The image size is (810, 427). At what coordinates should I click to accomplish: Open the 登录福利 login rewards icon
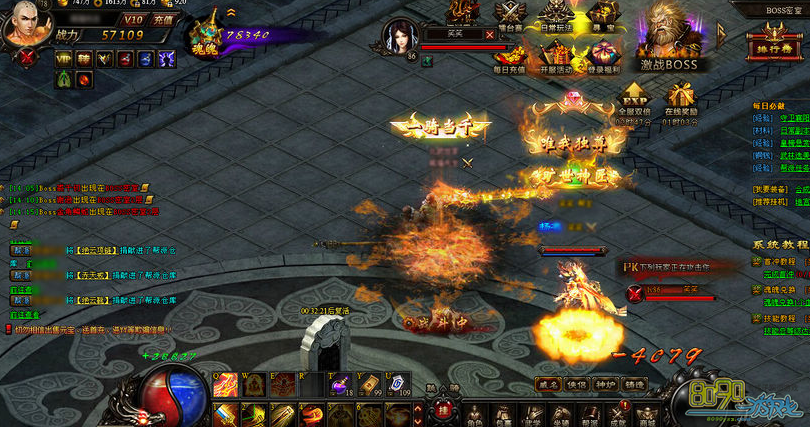[x=603, y=56]
